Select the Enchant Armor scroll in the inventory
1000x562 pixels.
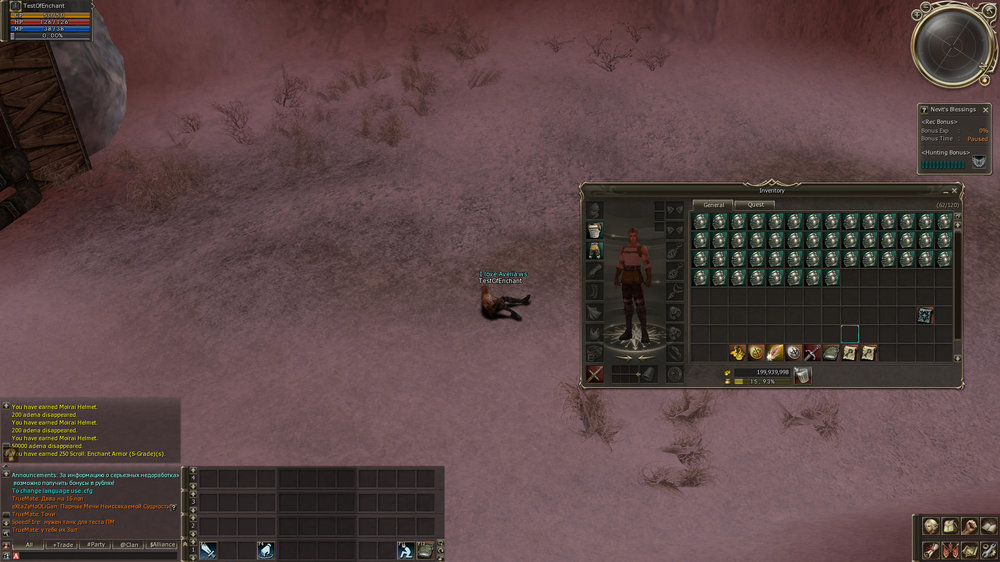[x=925, y=315]
